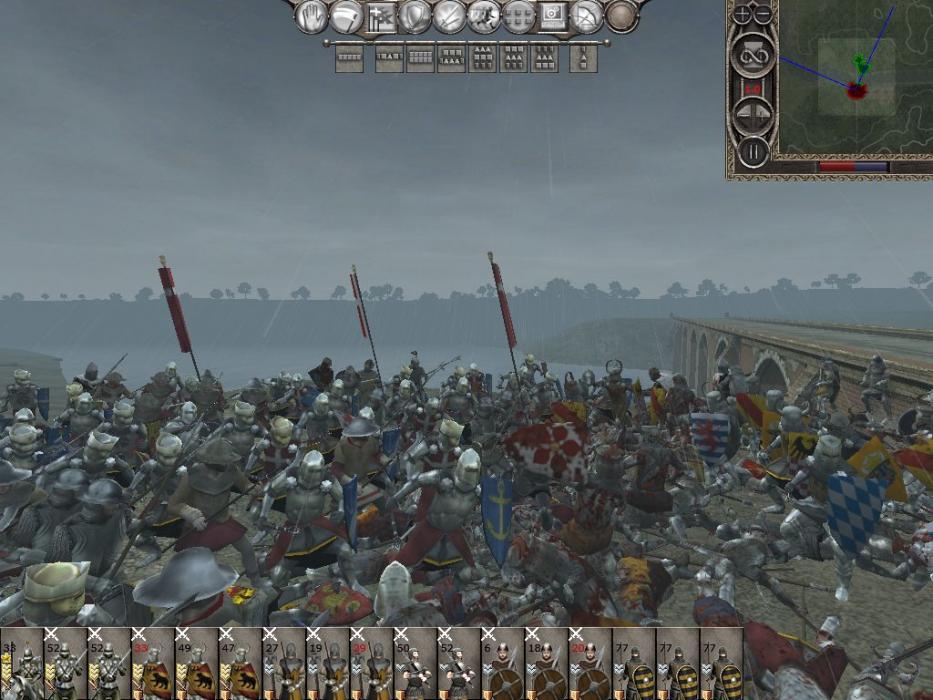The image size is (933, 700).
Task: Select the crossed swords attack icon
Action: click(x=449, y=16)
